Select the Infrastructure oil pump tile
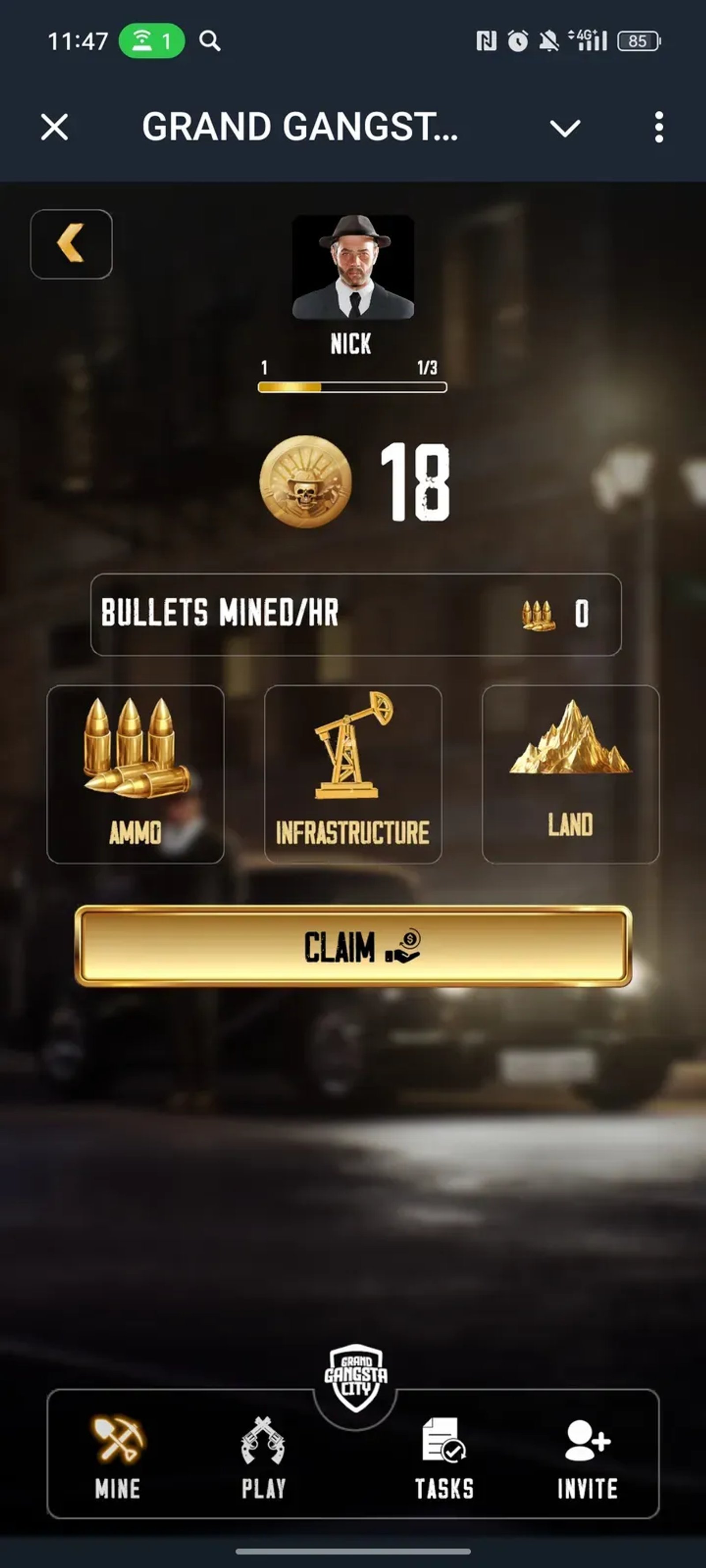 (x=353, y=774)
